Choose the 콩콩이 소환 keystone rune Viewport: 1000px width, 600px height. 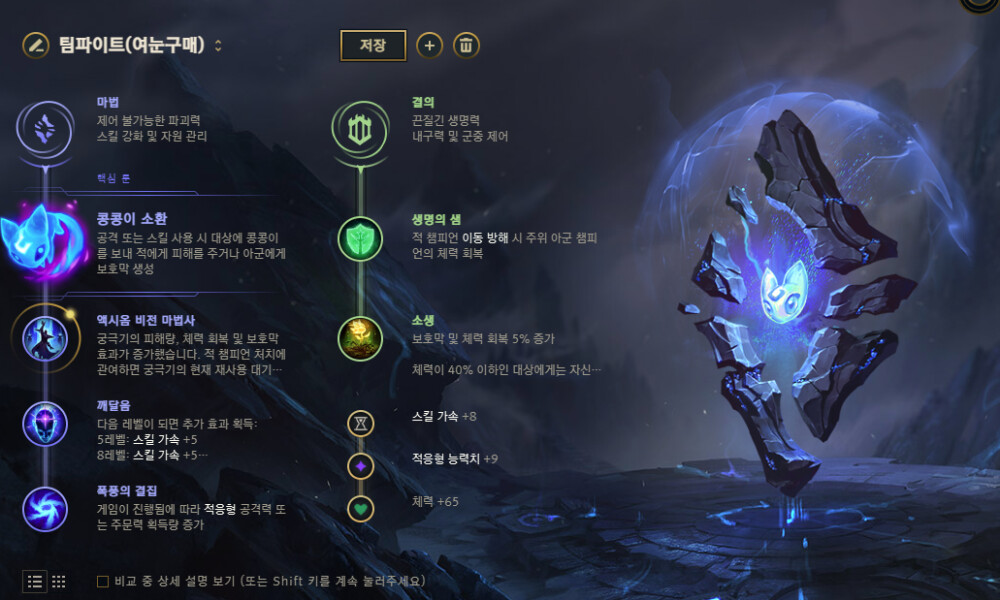pos(45,240)
